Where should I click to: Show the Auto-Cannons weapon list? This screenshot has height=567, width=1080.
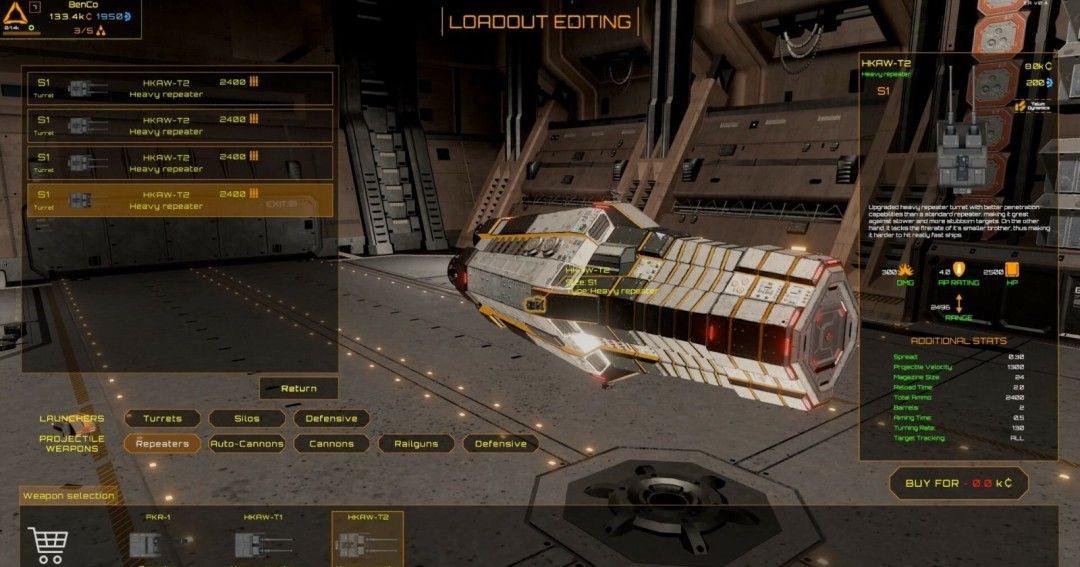[x=247, y=443]
